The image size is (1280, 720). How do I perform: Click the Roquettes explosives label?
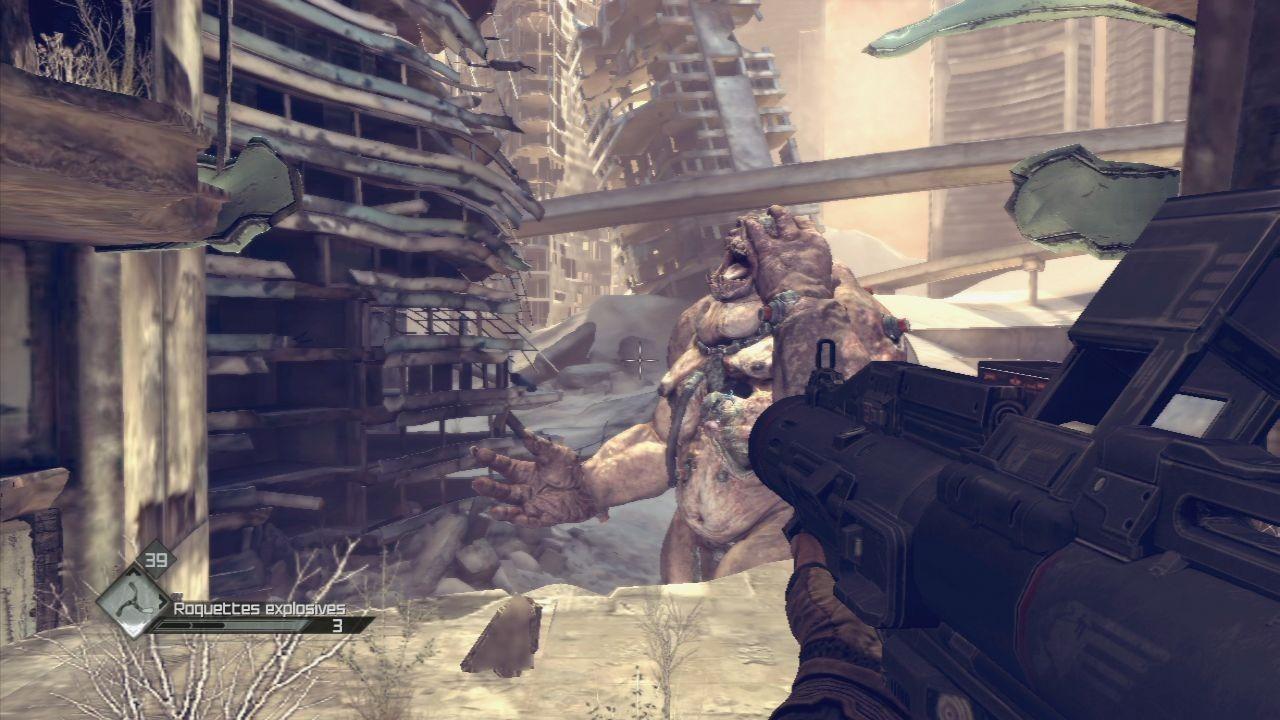259,607
